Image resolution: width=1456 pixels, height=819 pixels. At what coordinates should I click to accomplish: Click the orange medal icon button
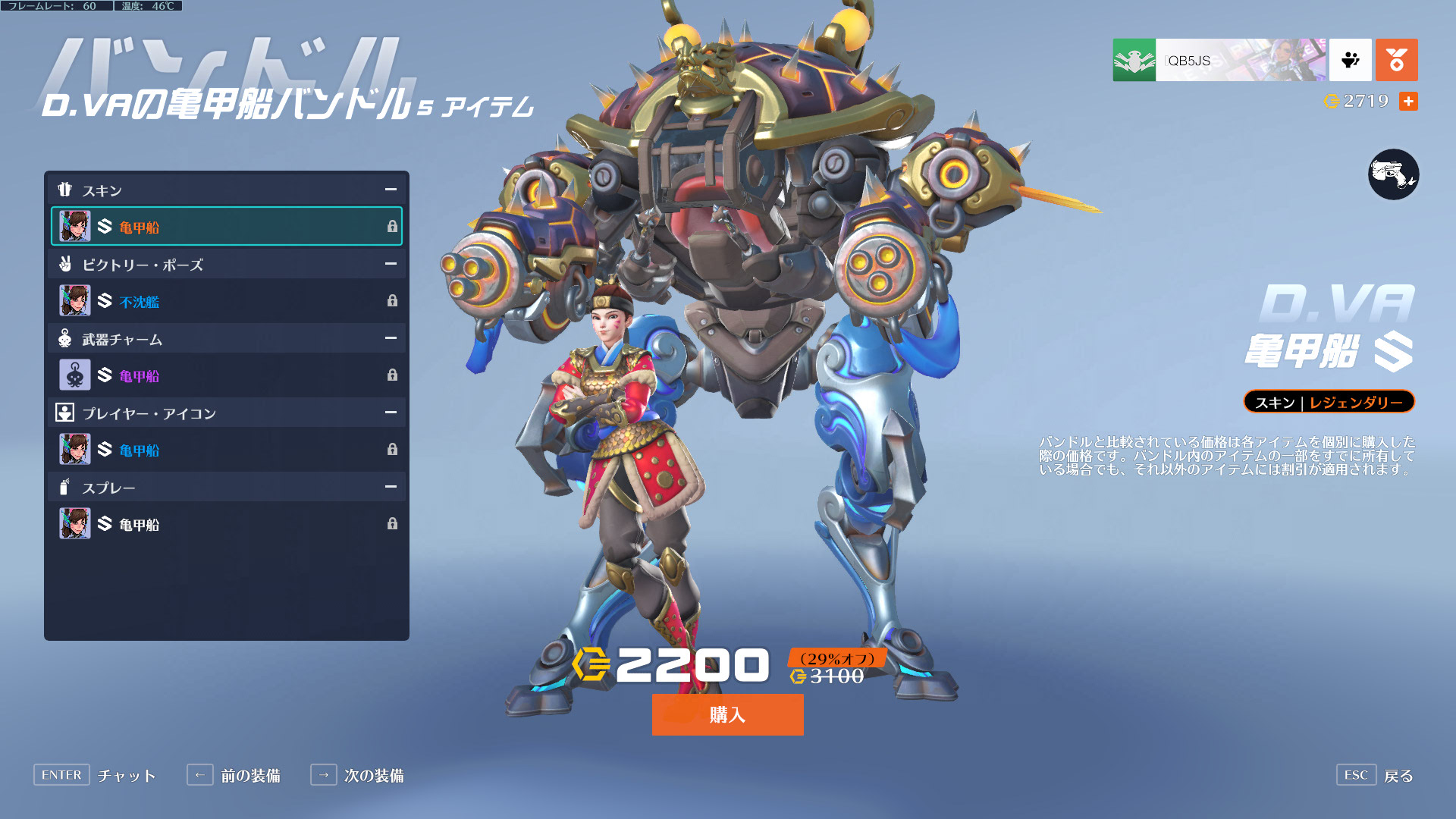(x=1396, y=60)
